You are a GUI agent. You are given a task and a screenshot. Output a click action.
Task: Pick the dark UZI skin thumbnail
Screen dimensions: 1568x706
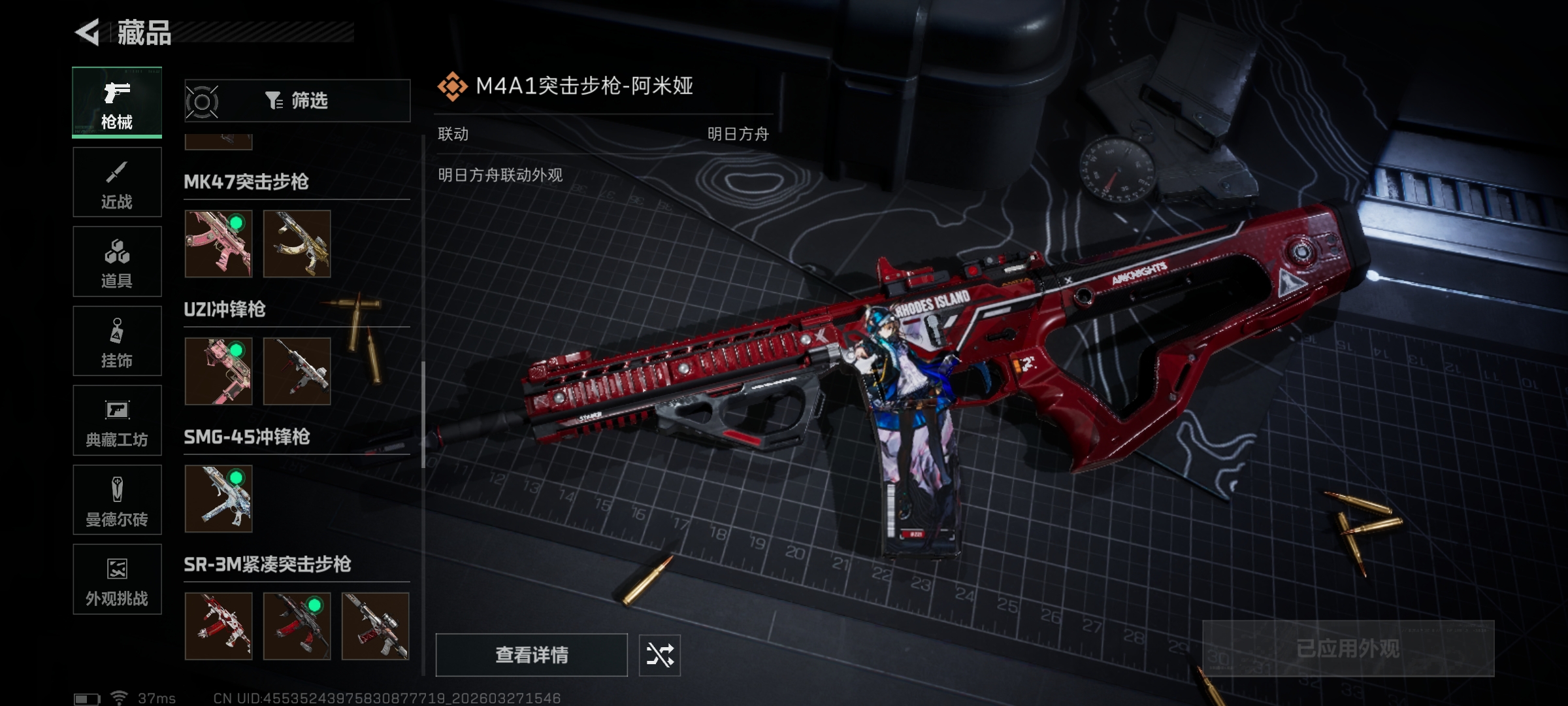[297, 371]
